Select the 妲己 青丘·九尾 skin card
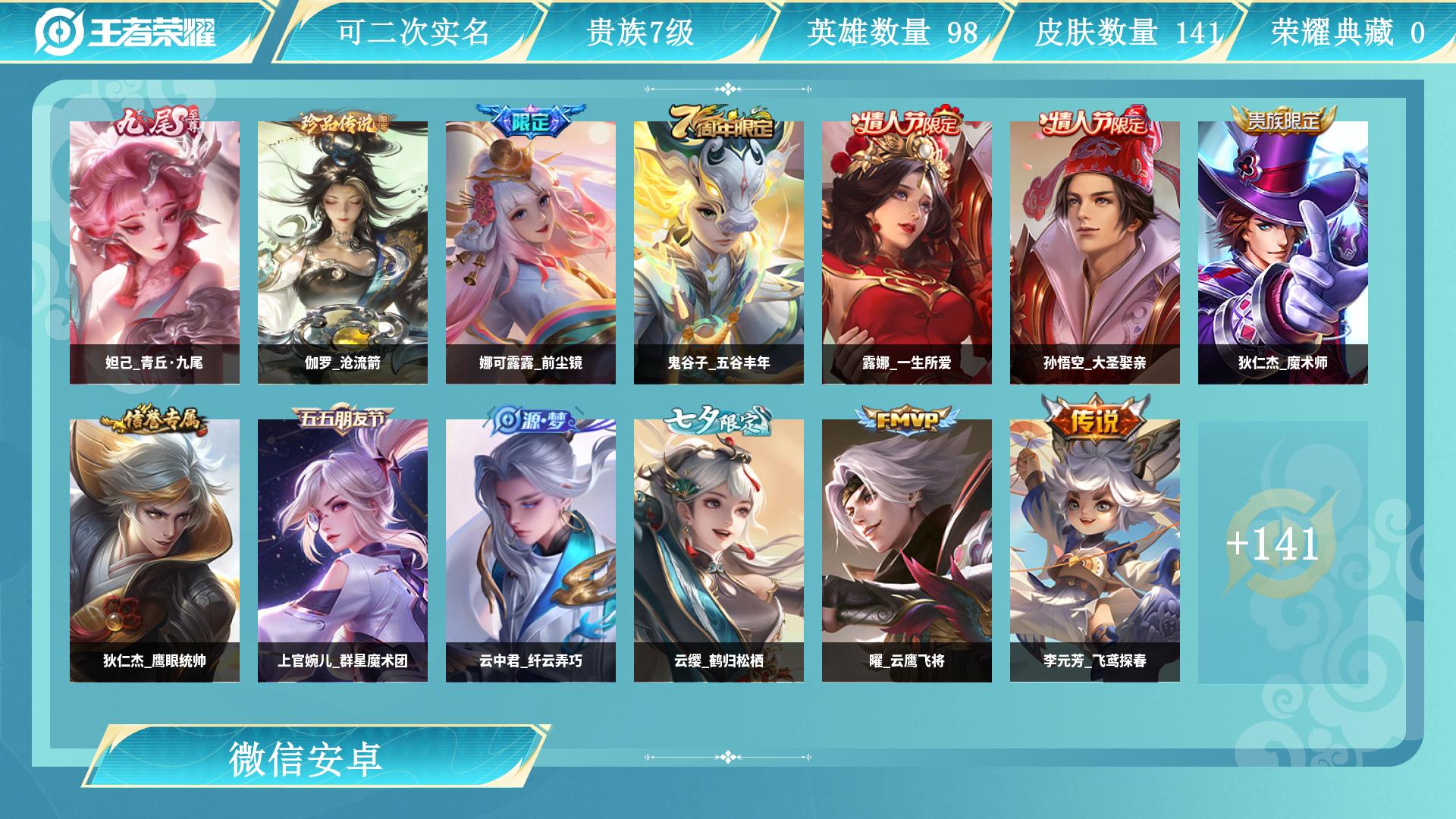This screenshot has width=1456, height=819. pos(155,253)
